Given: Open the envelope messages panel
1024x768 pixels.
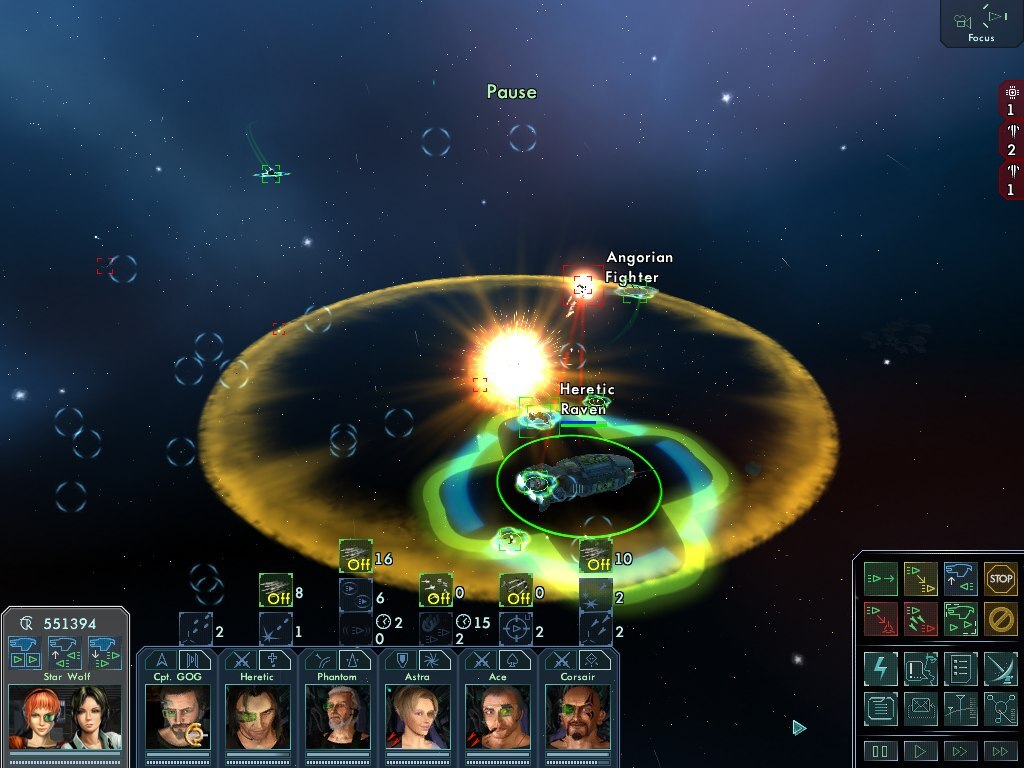Looking at the screenshot, I should pyautogui.click(x=920, y=708).
